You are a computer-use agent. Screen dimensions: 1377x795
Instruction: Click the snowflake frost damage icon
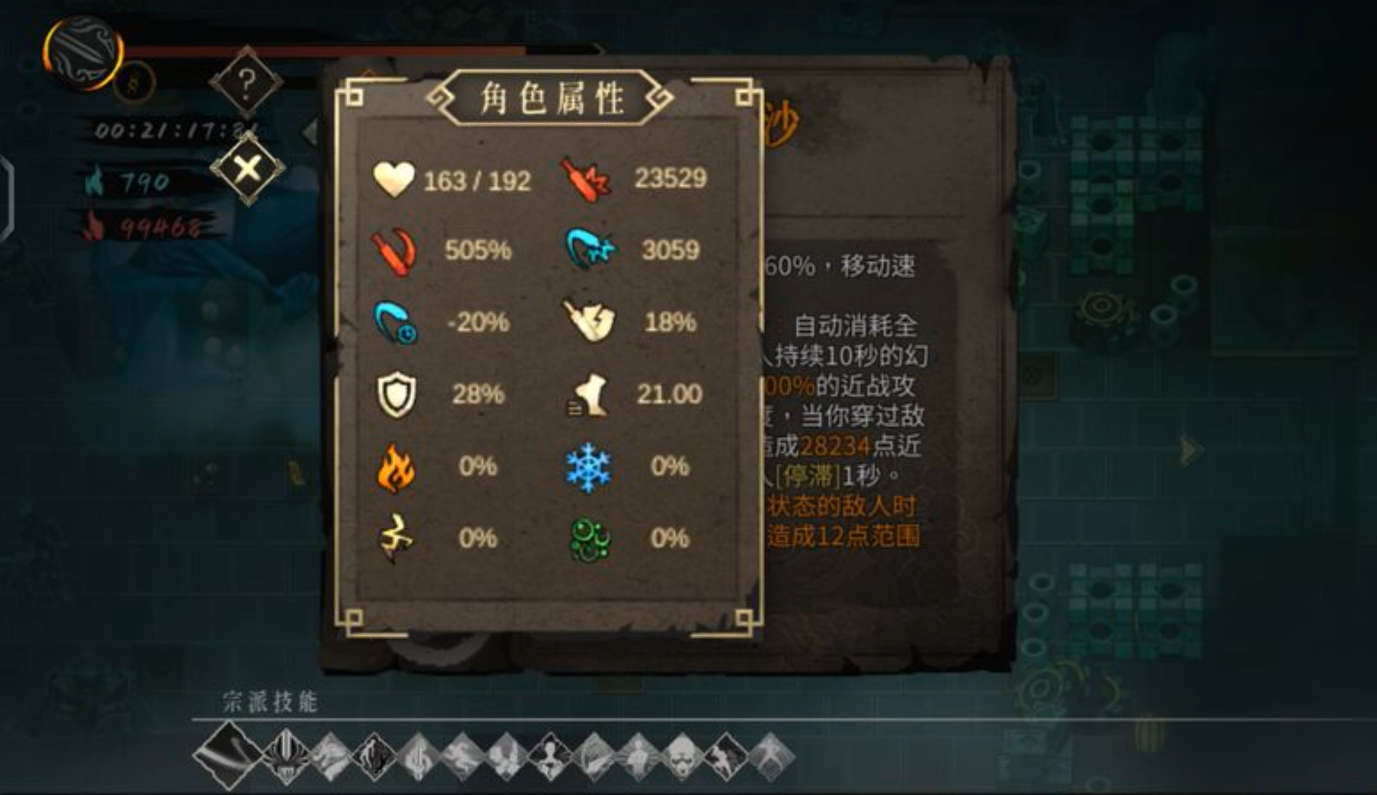pos(594,466)
